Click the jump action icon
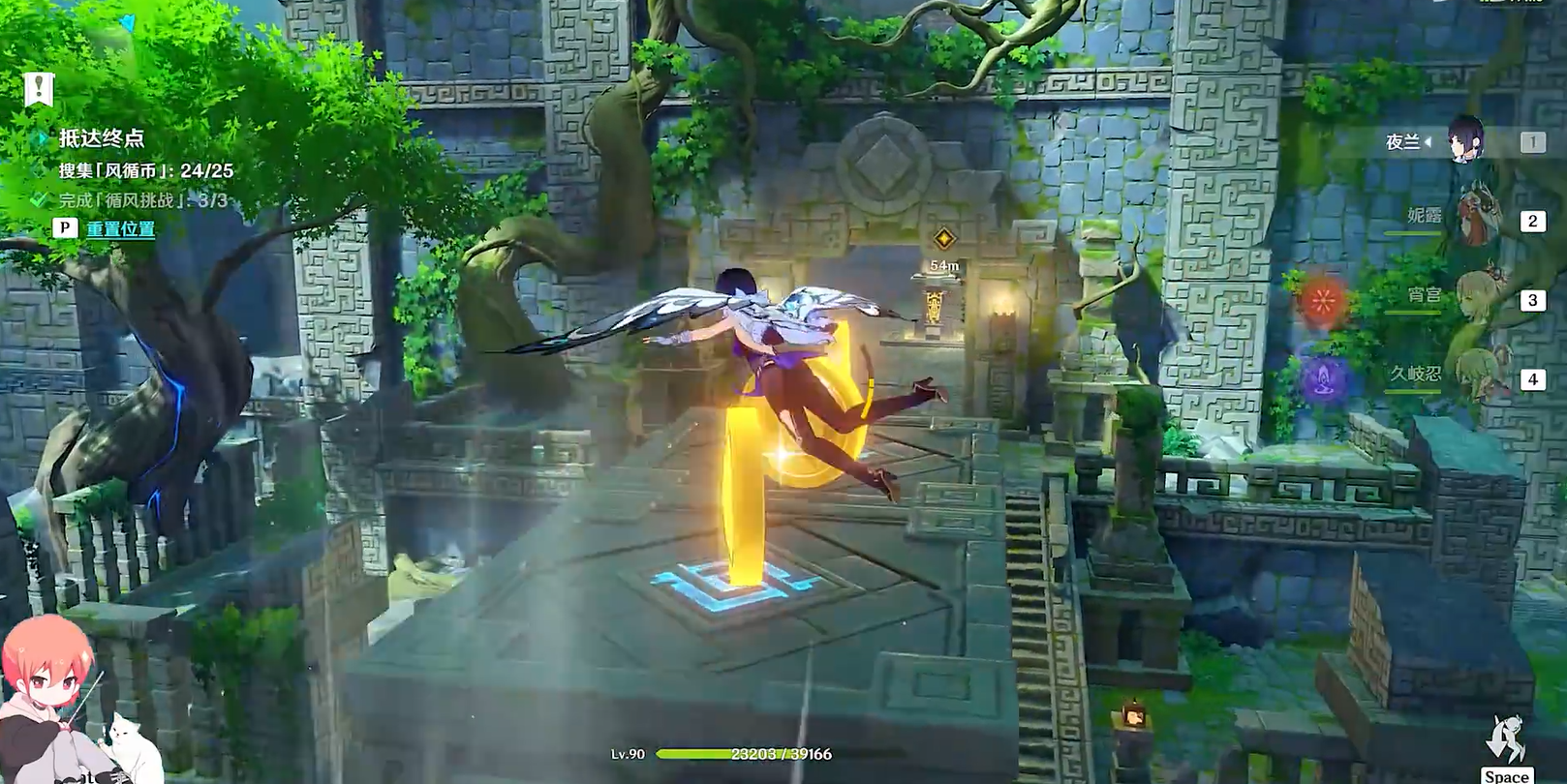The width and height of the screenshot is (1567, 784). point(1506,743)
